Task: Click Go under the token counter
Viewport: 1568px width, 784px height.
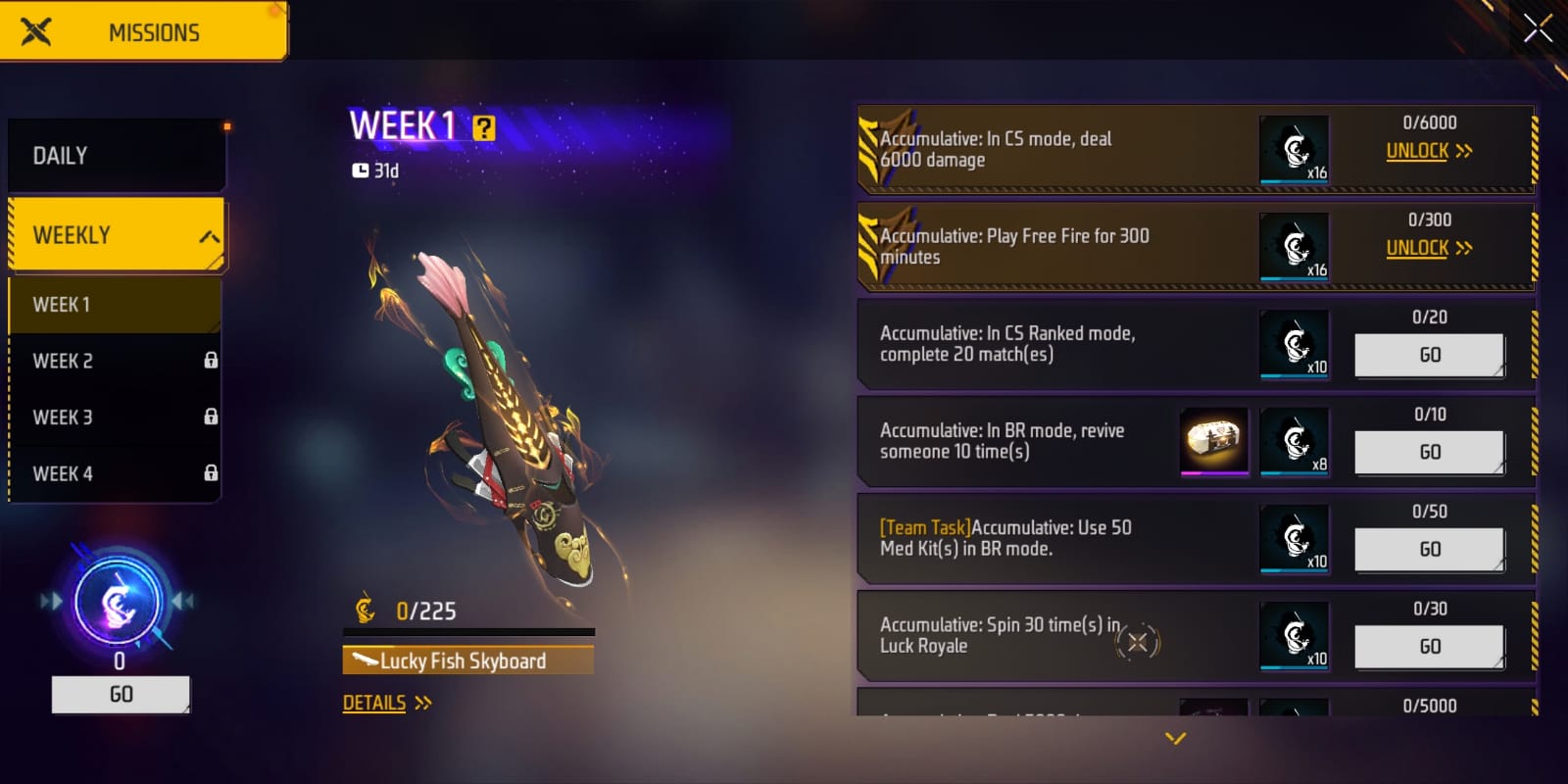Action: pos(121,694)
